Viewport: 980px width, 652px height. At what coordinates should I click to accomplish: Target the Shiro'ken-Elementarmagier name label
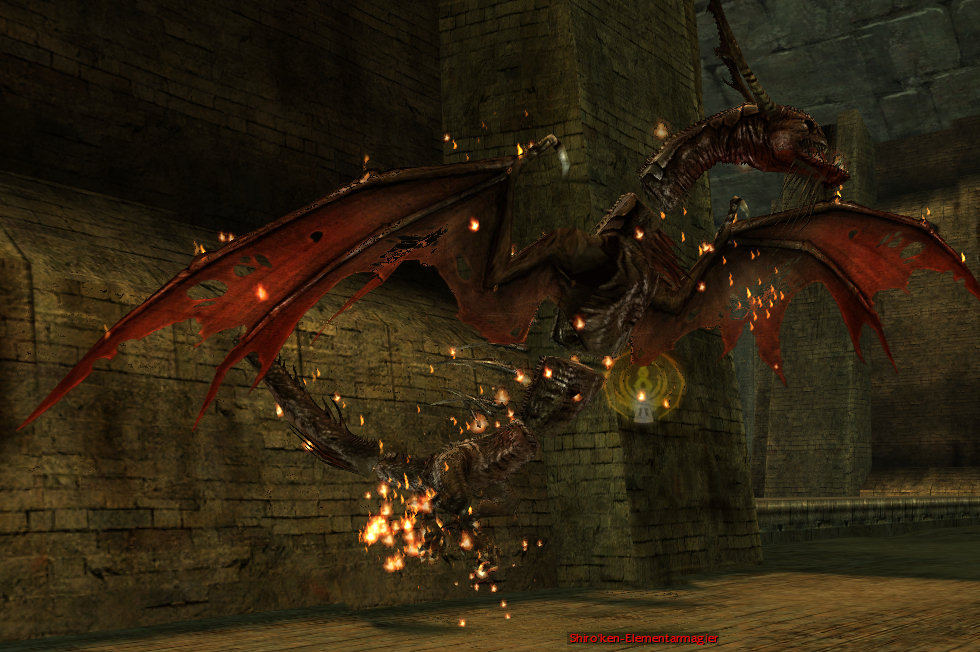(643, 638)
